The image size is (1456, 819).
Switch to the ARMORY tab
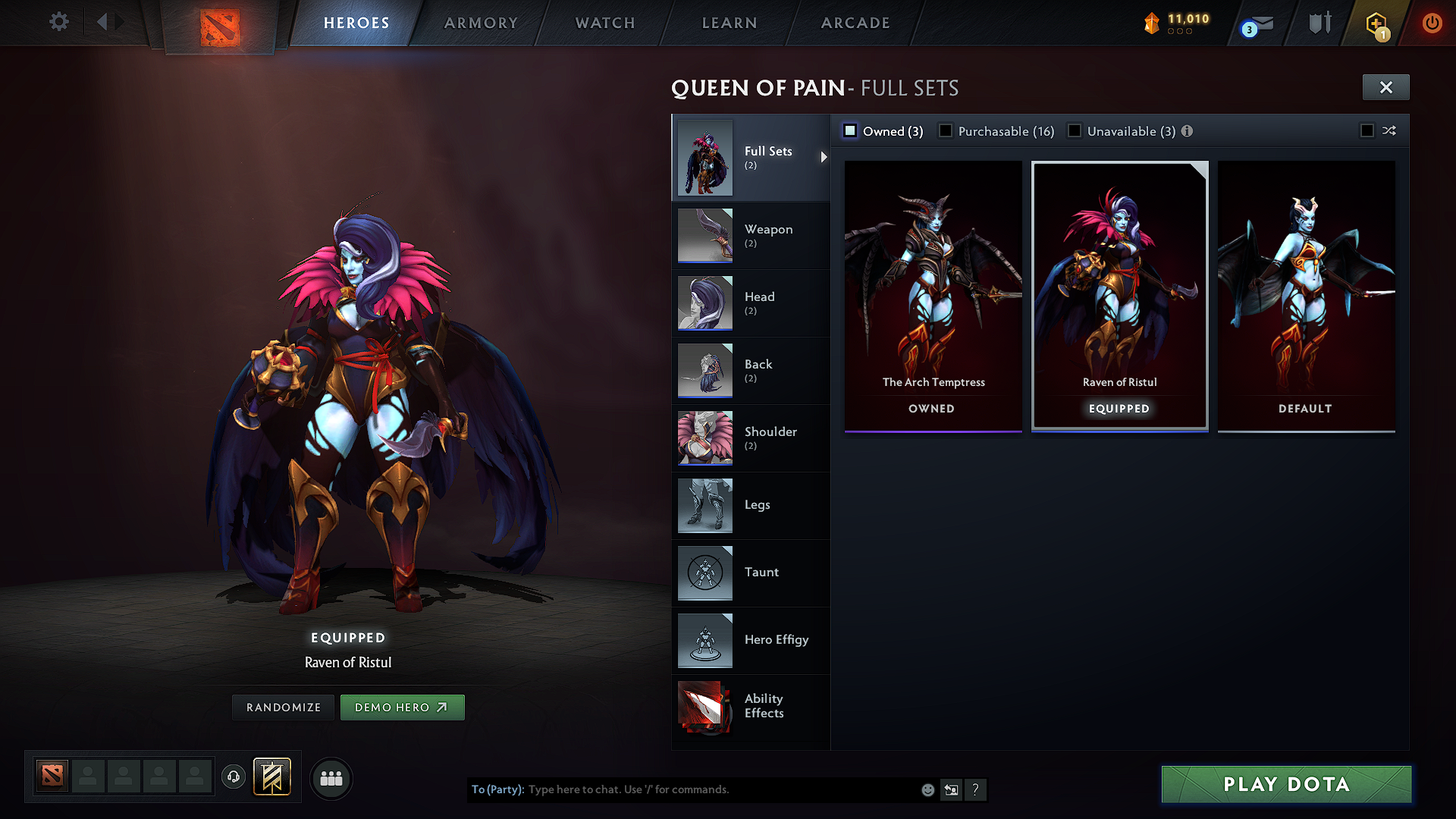[481, 23]
